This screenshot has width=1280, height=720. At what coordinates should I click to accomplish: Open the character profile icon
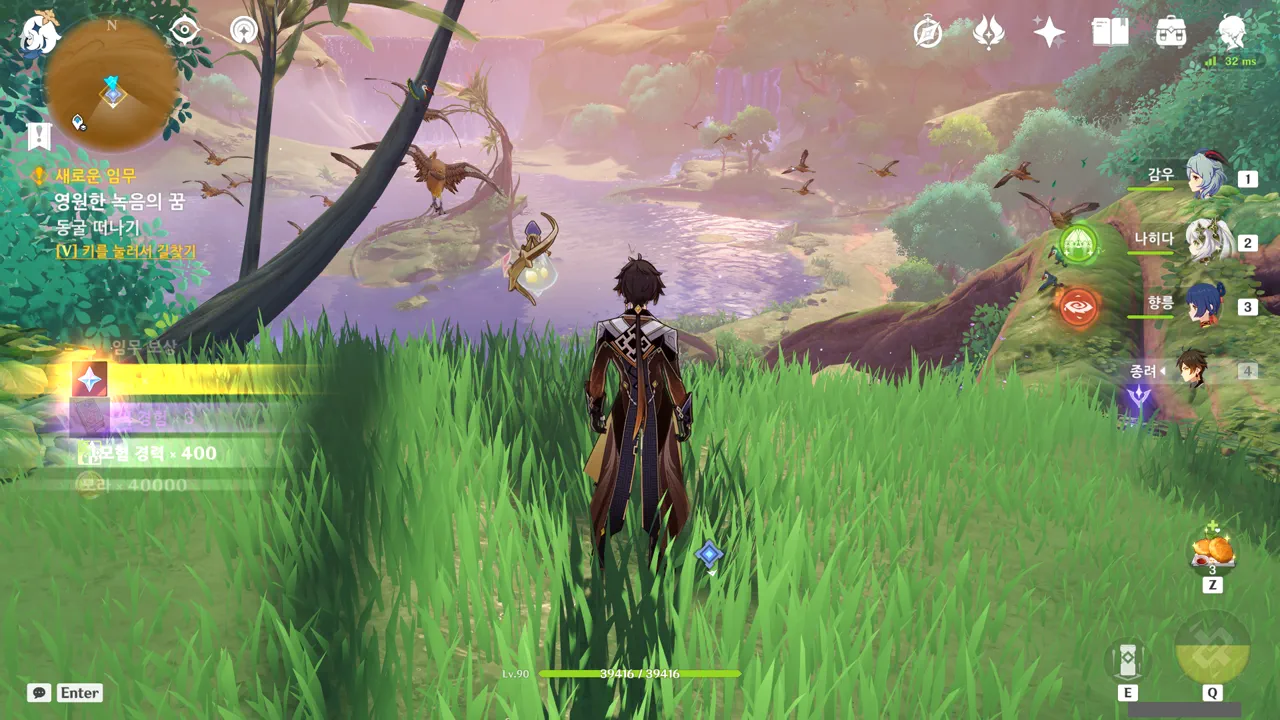pos(1232,32)
